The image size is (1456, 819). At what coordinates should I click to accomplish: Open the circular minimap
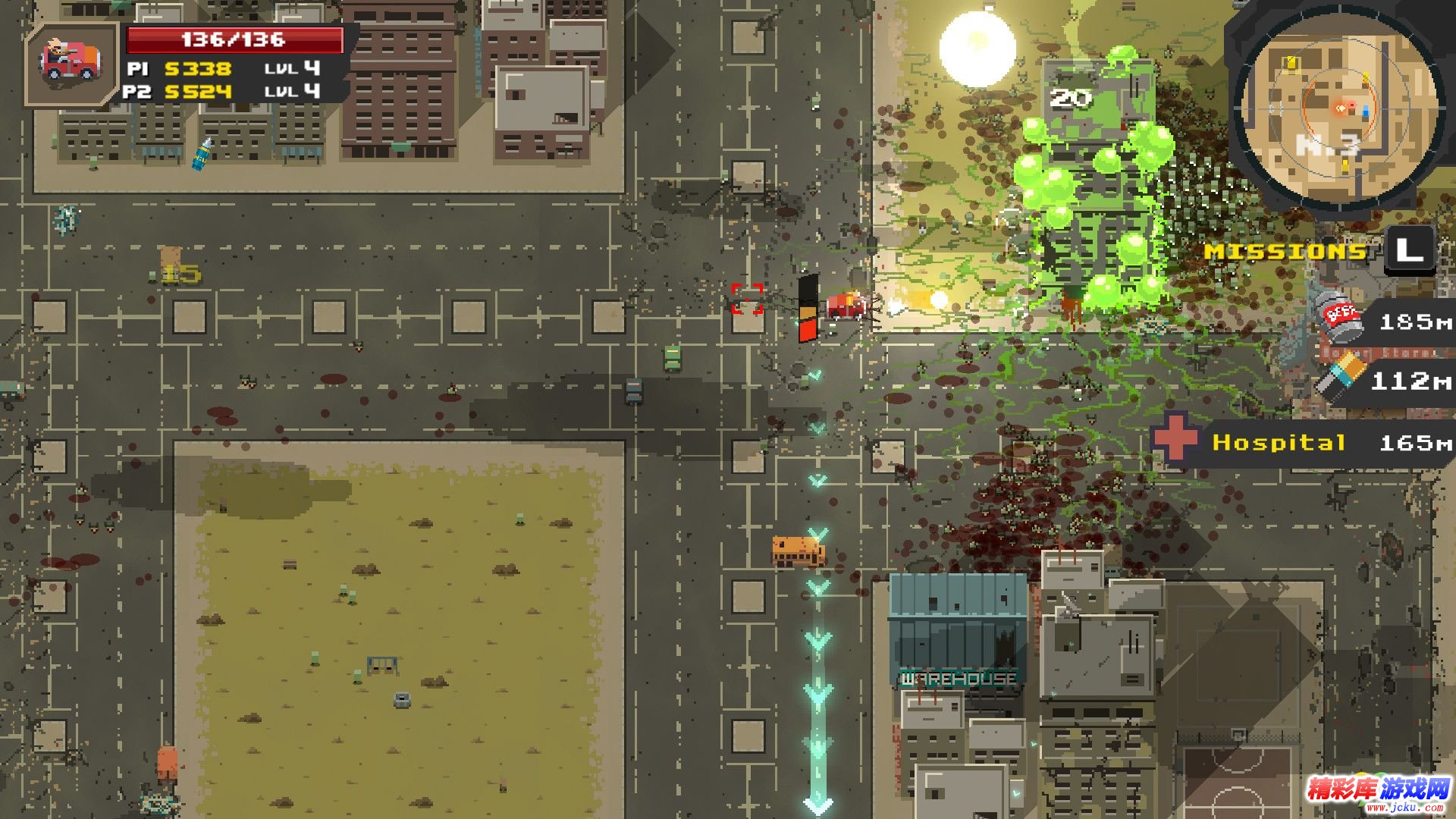[1340, 112]
